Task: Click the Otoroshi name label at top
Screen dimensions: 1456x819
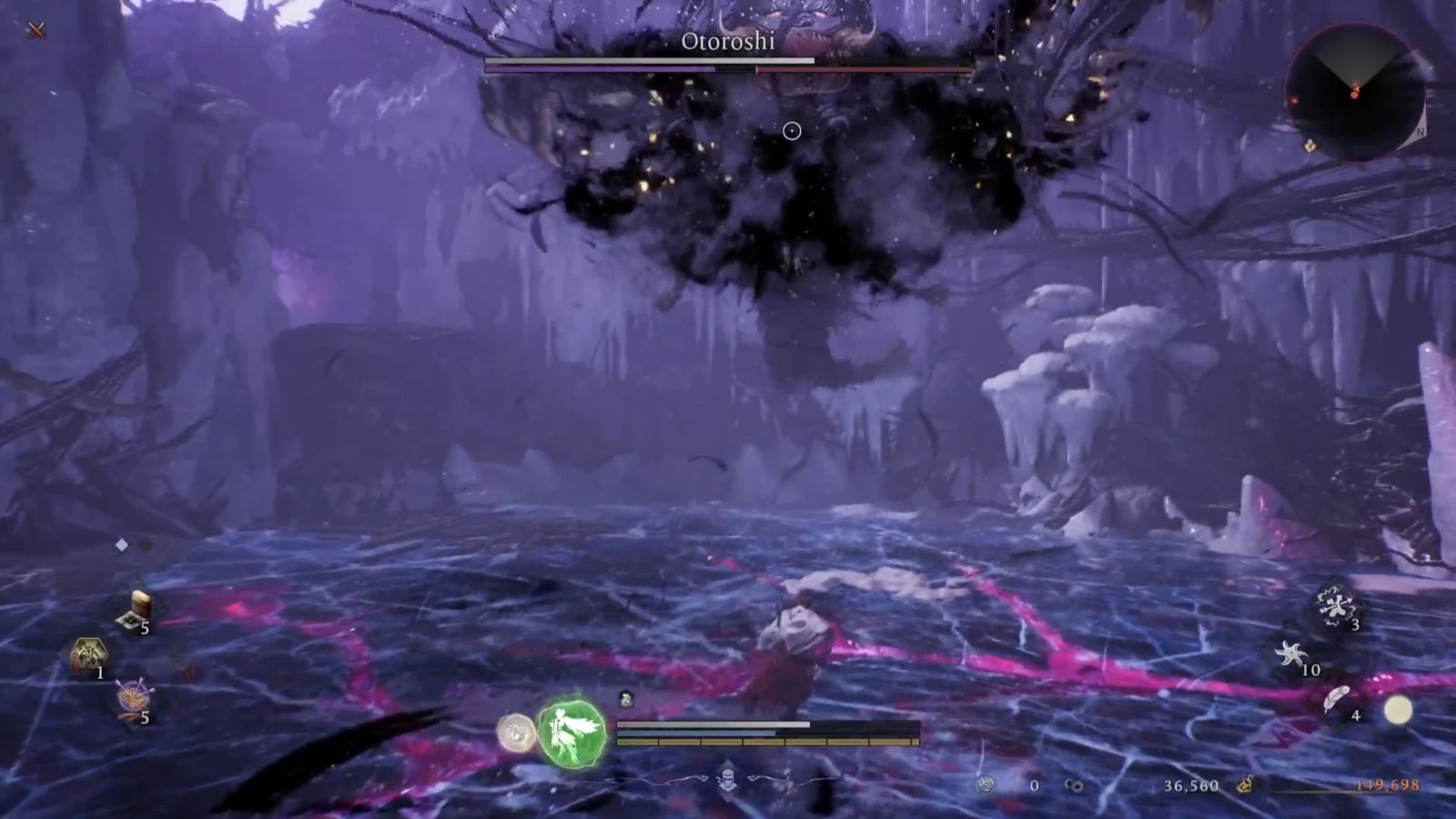Action: click(x=728, y=41)
